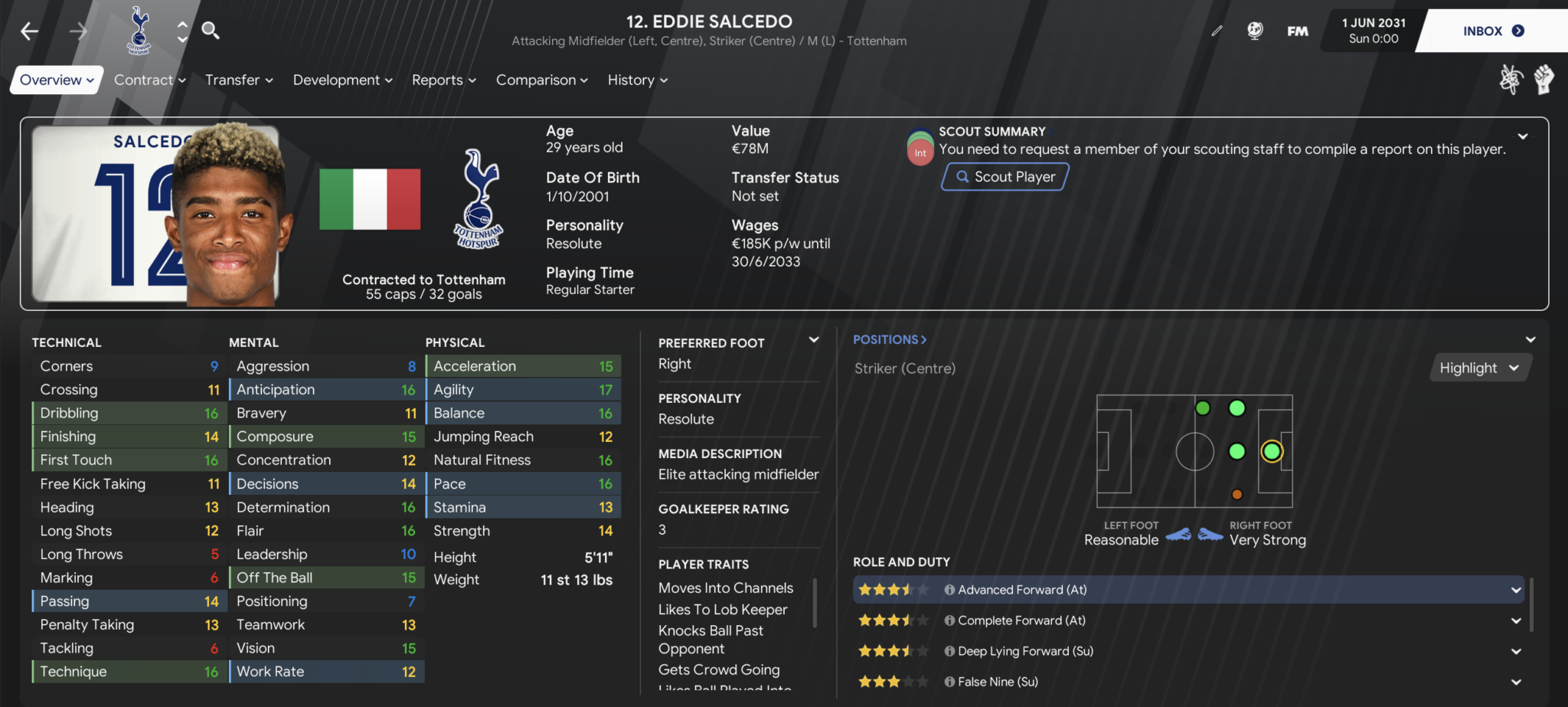The height and width of the screenshot is (707, 1568).
Task: Open the Contract menu
Action: pyautogui.click(x=149, y=80)
